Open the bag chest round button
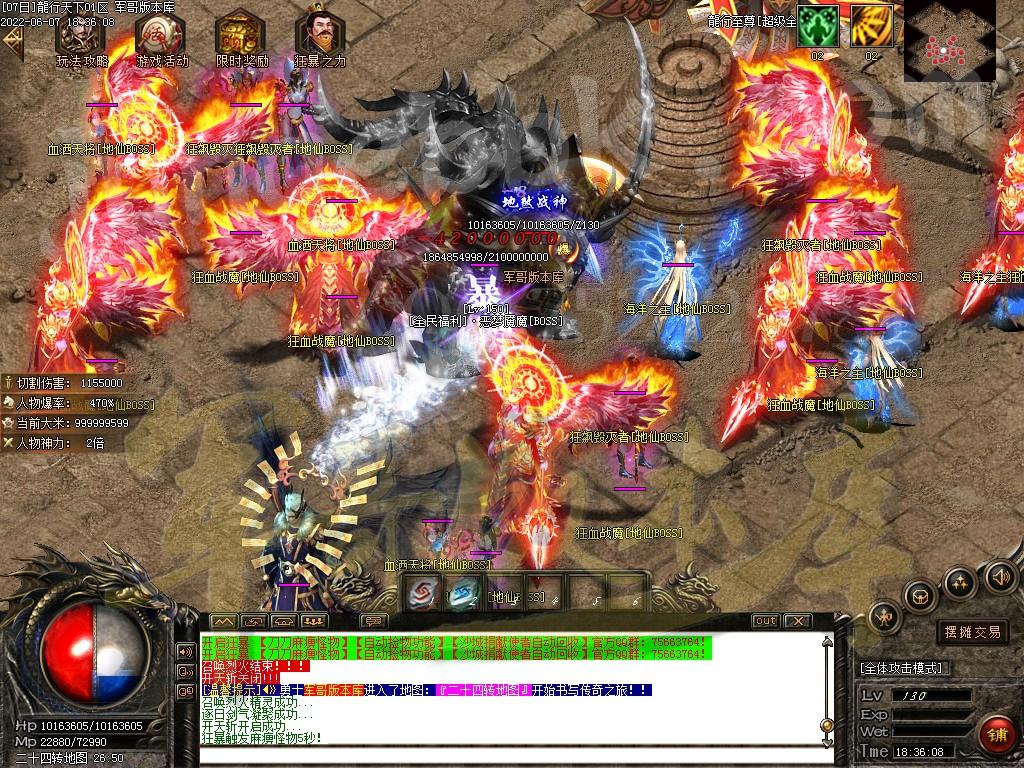This screenshot has width=1024, height=768. click(919, 597)
